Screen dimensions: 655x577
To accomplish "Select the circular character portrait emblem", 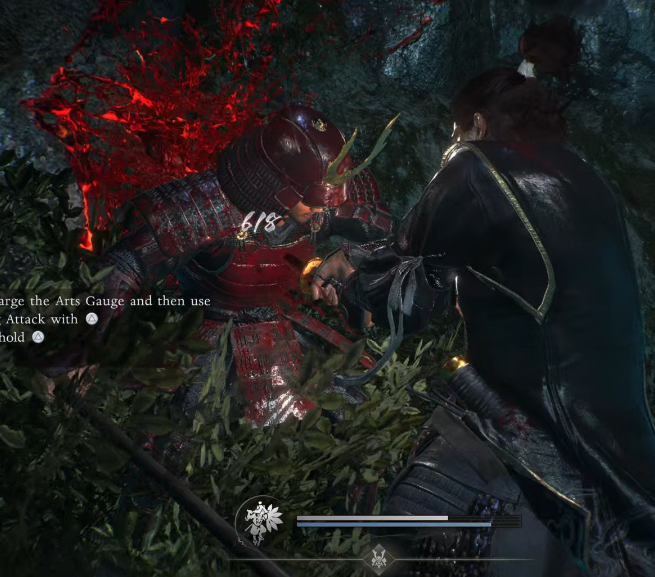I will (259, 521).
